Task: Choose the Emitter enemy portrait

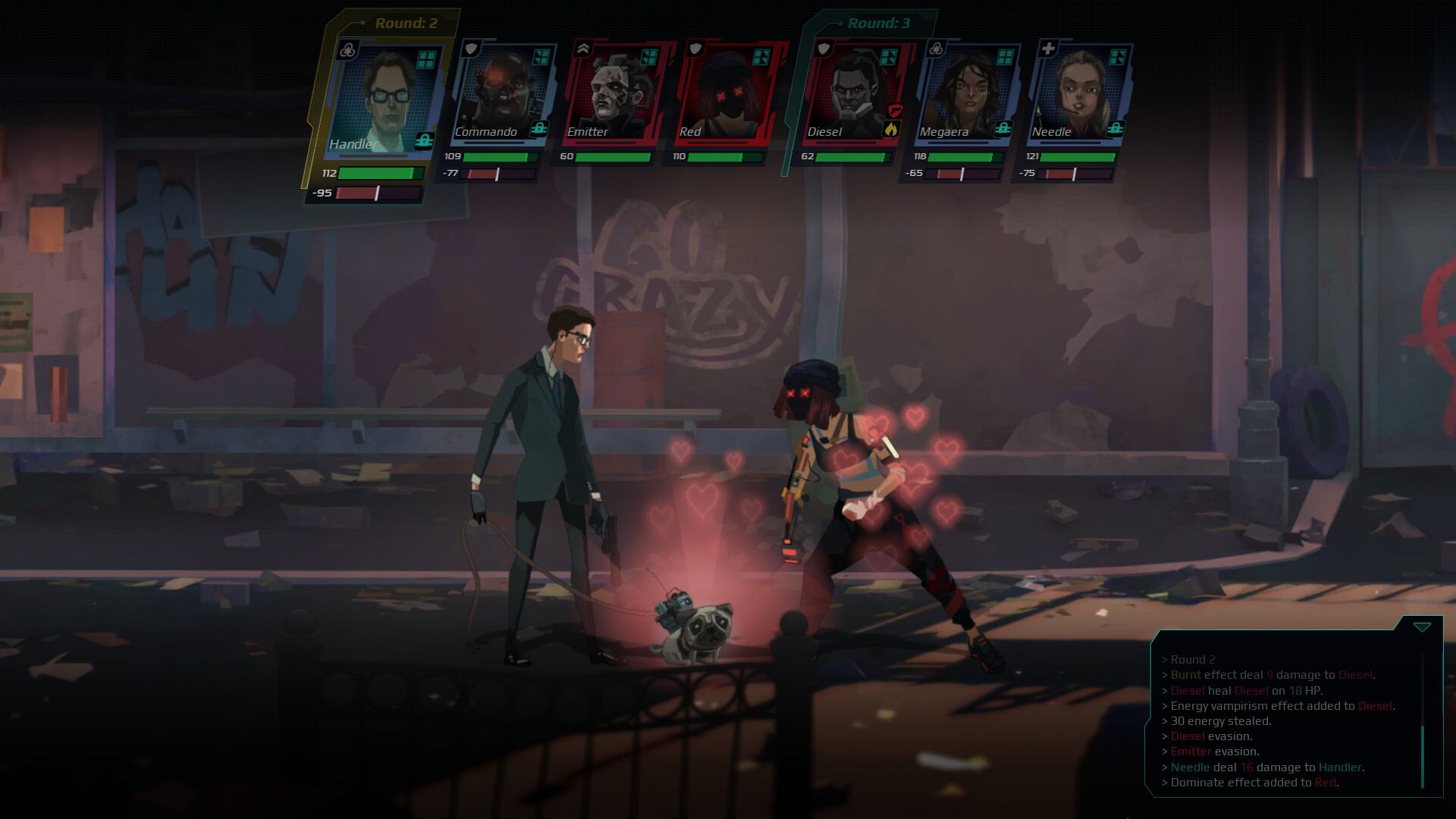Action: click(x=613, y=93)
